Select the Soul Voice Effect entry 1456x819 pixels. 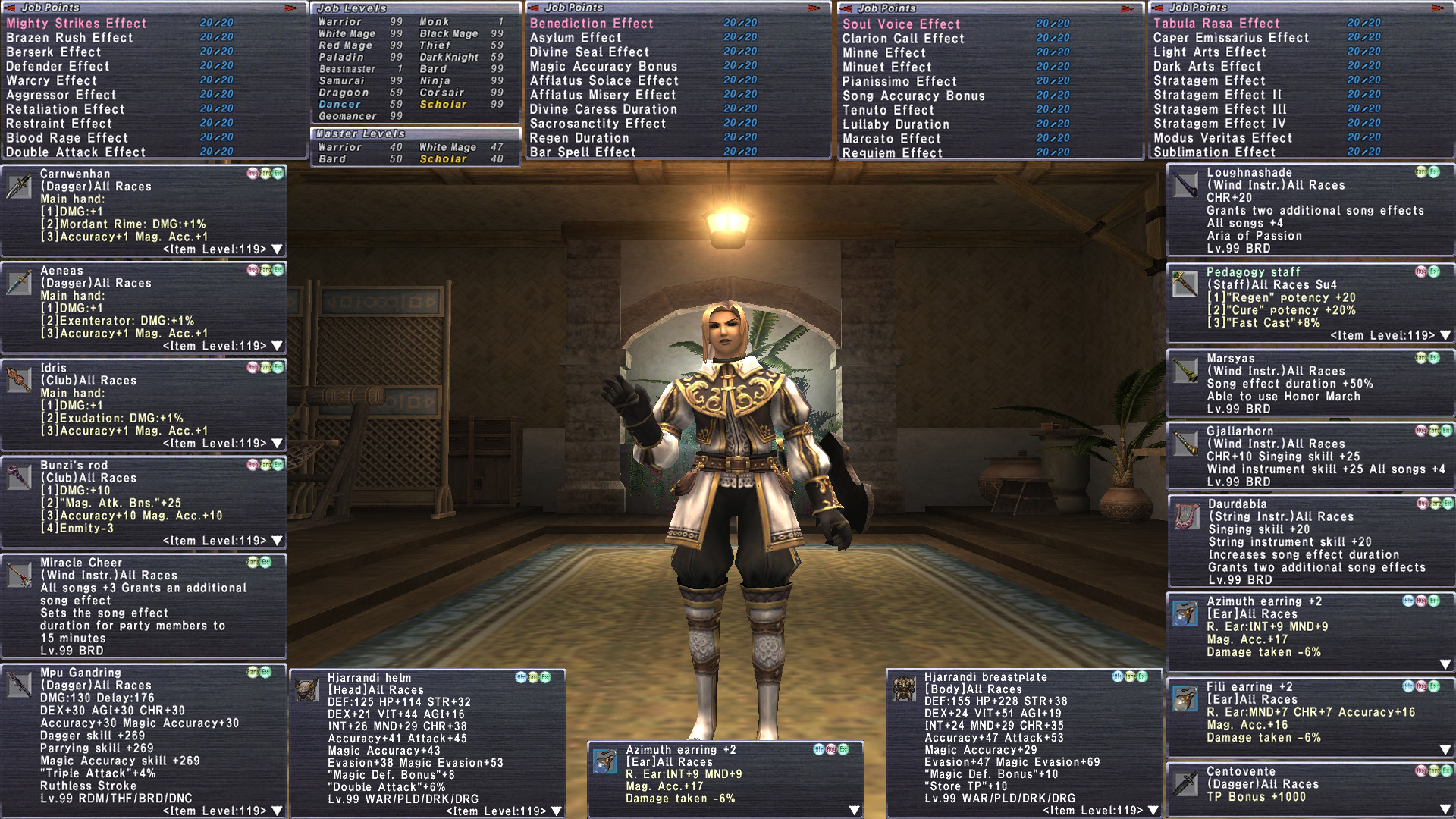tap(902, 24)
